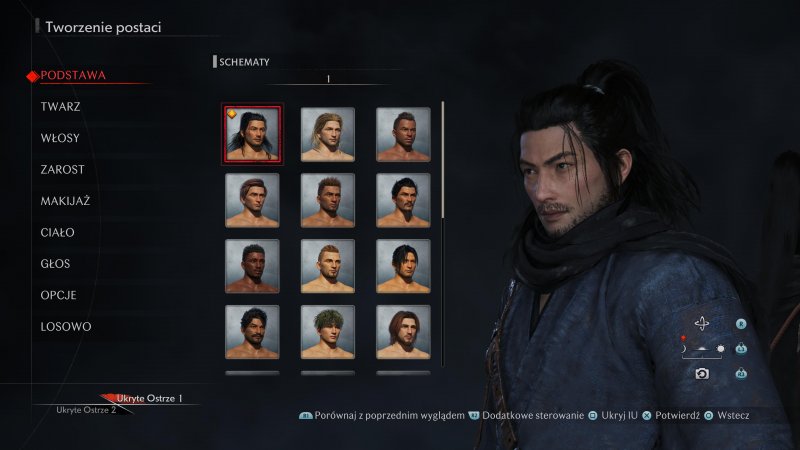Screen dimensions: 800x450
Task: Open the CIAŁO body section
Action: (57, 233)
